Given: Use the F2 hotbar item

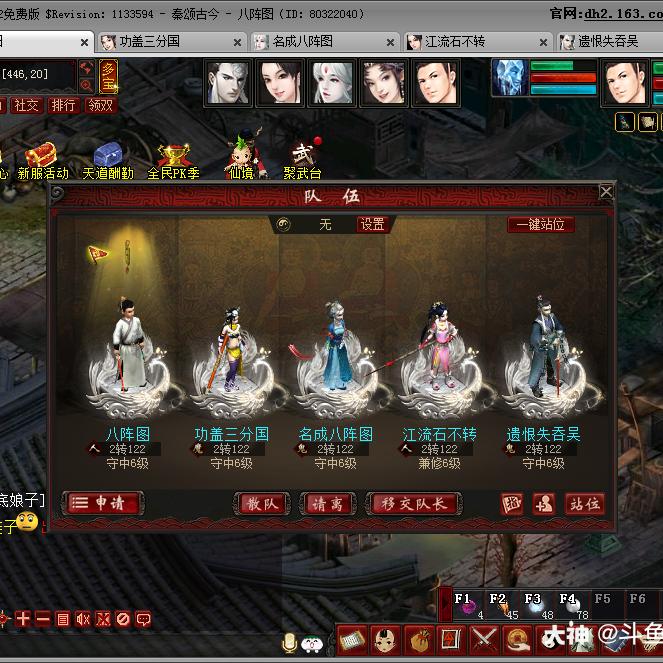Looking at the screenshot, I should click(497, 606).
